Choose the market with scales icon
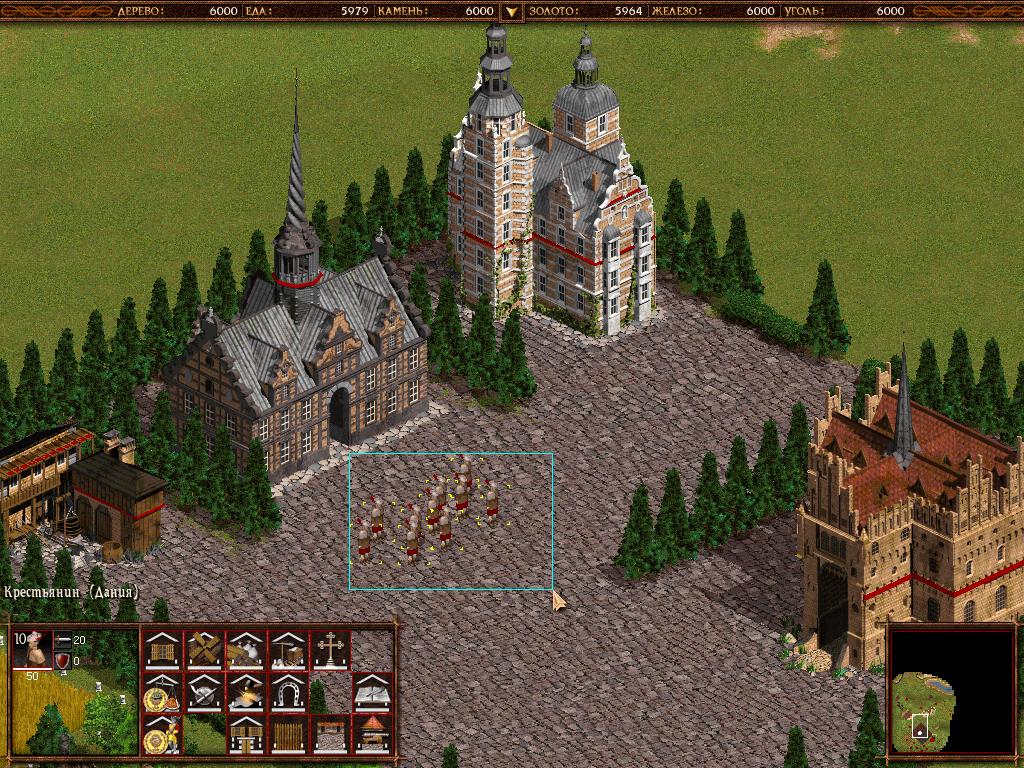 [x=161, y=692]
